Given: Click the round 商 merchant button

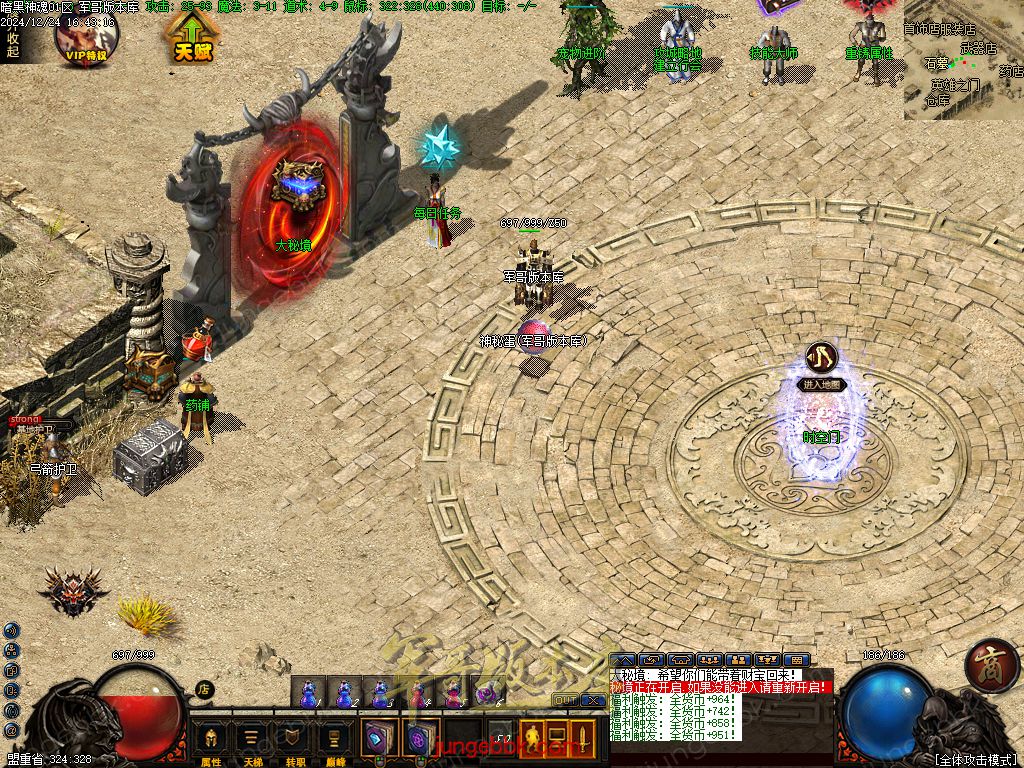Looking at the screenshot, I should [992, 665].
